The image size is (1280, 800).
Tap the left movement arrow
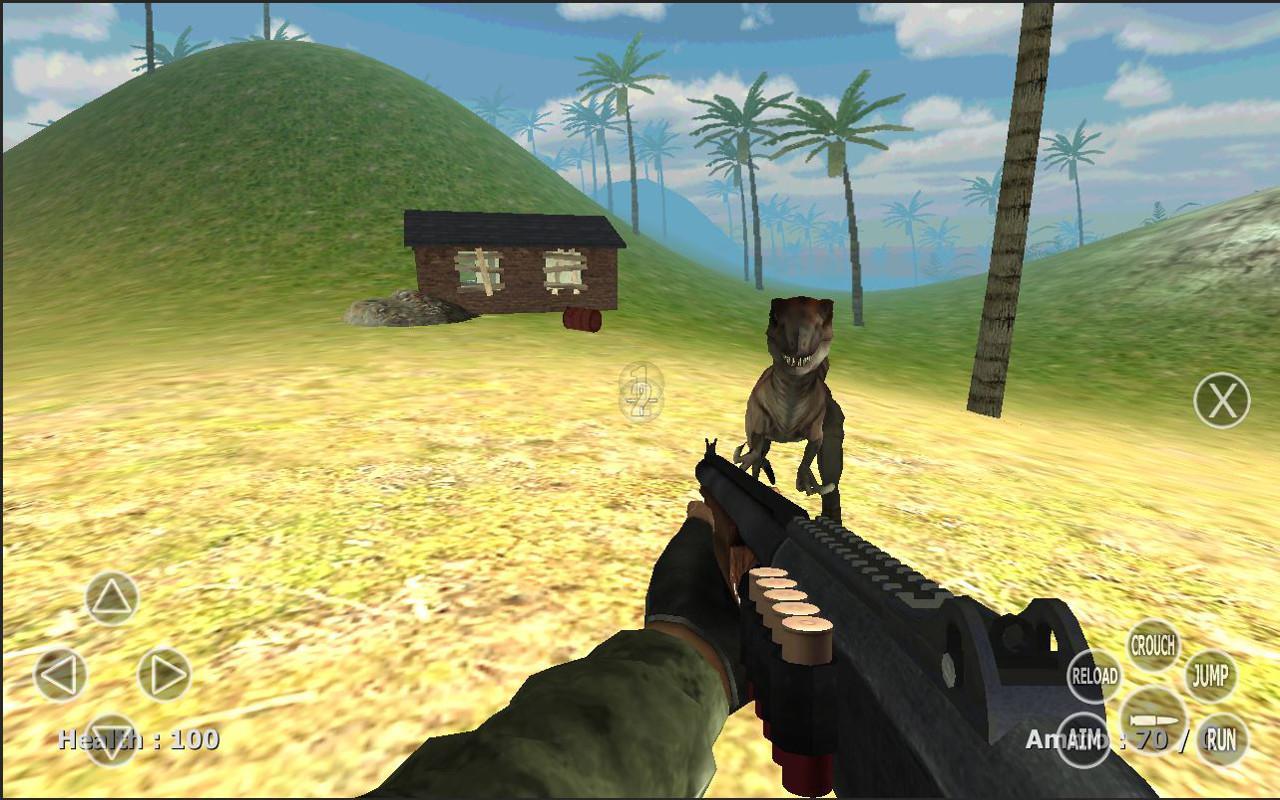pos(60,672)
